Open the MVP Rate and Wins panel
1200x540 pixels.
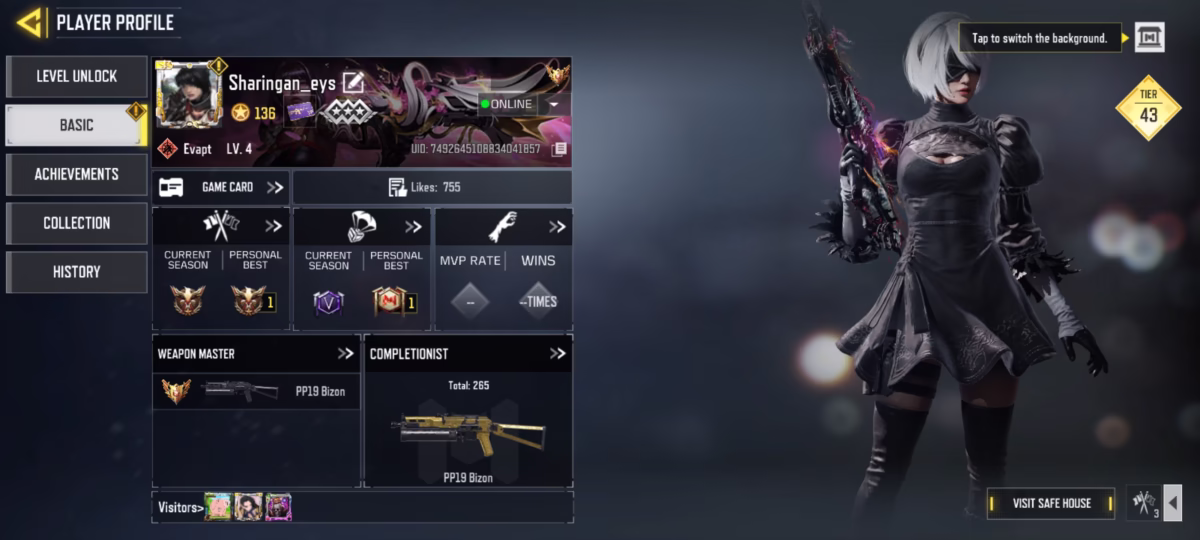(557, 227)
